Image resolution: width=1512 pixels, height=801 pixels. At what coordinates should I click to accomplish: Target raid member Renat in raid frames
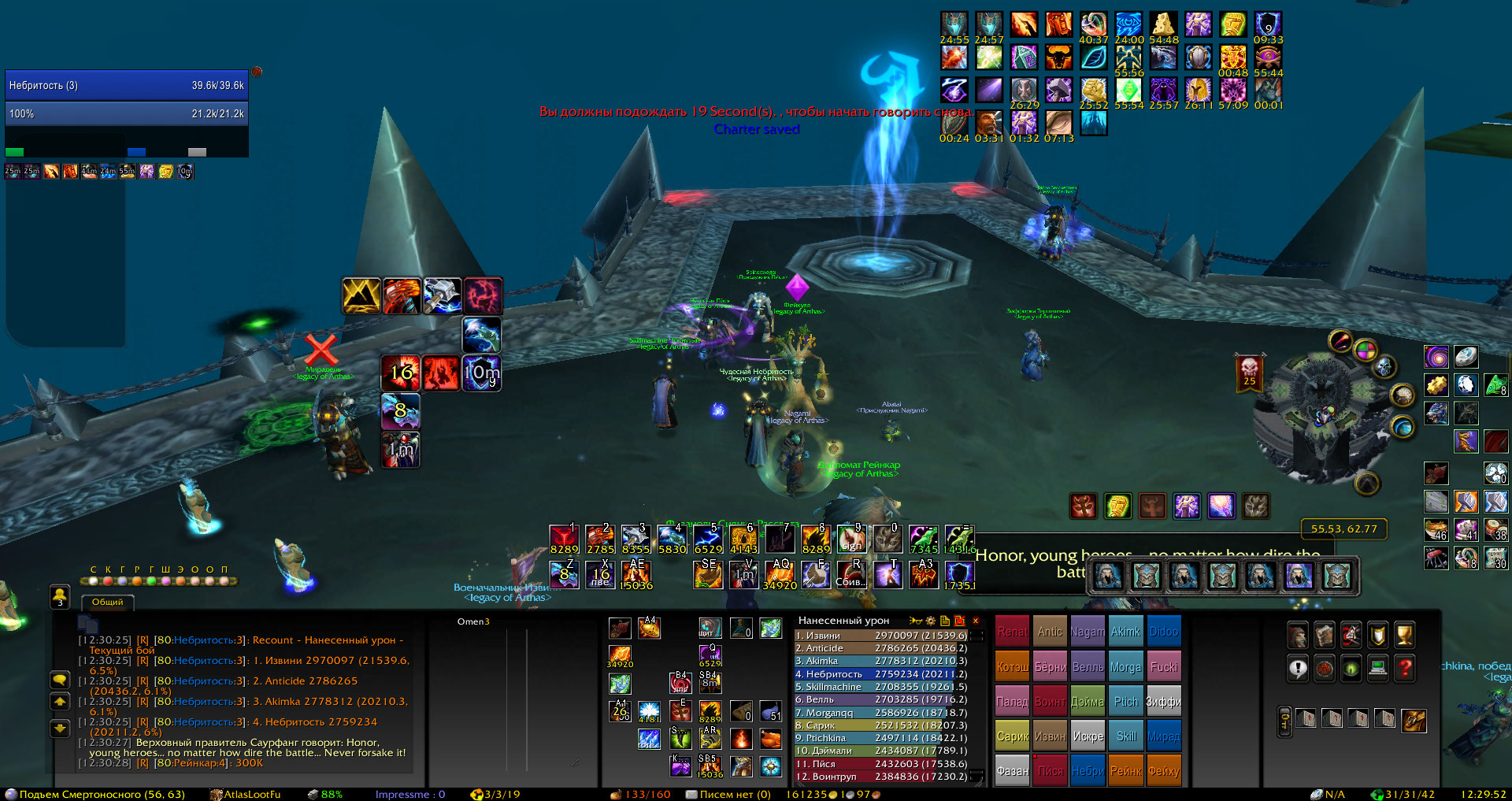pos(1013,632)
